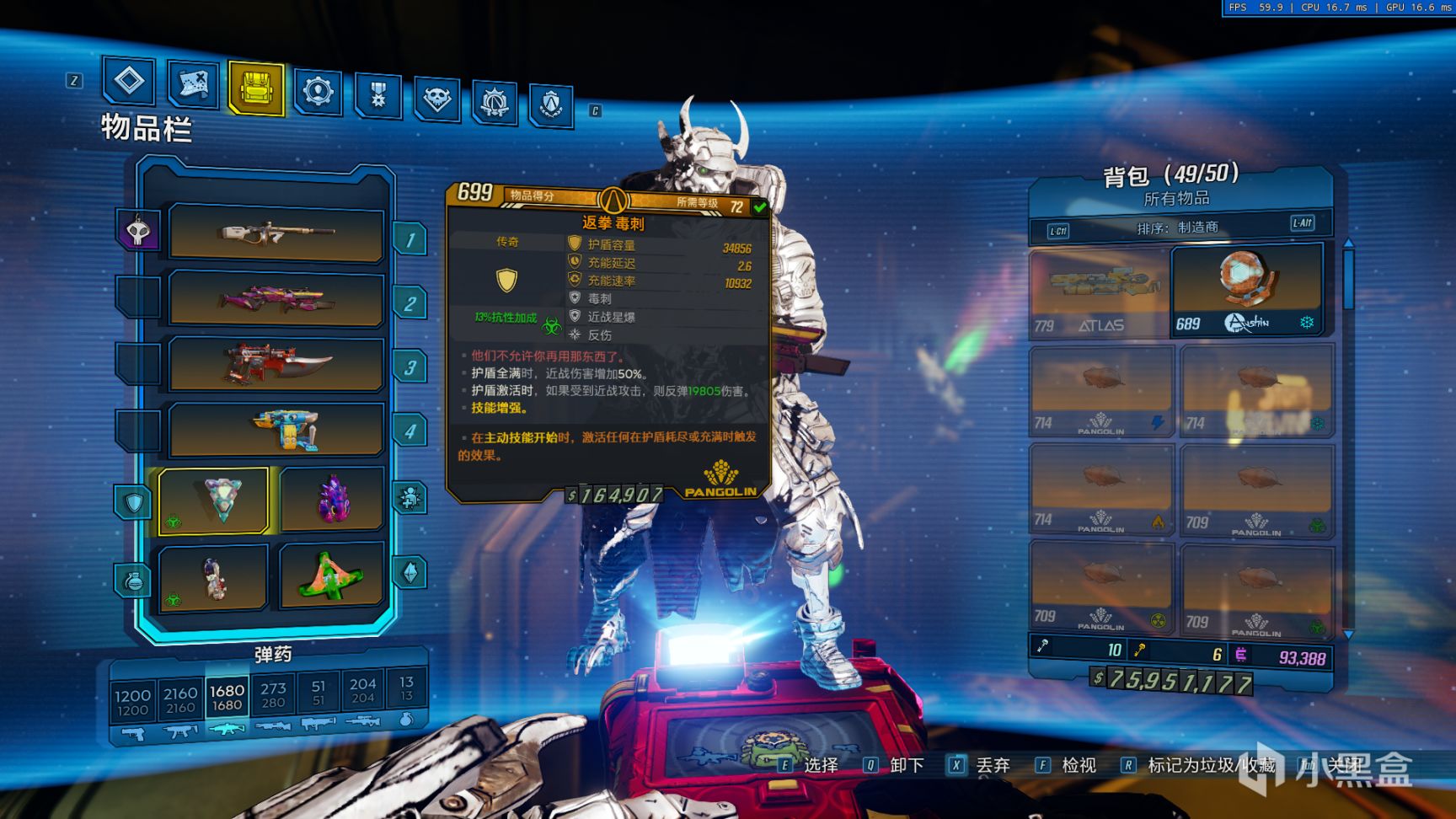
Task: Open the skull icon tab
Action: (x=436, y=99)
